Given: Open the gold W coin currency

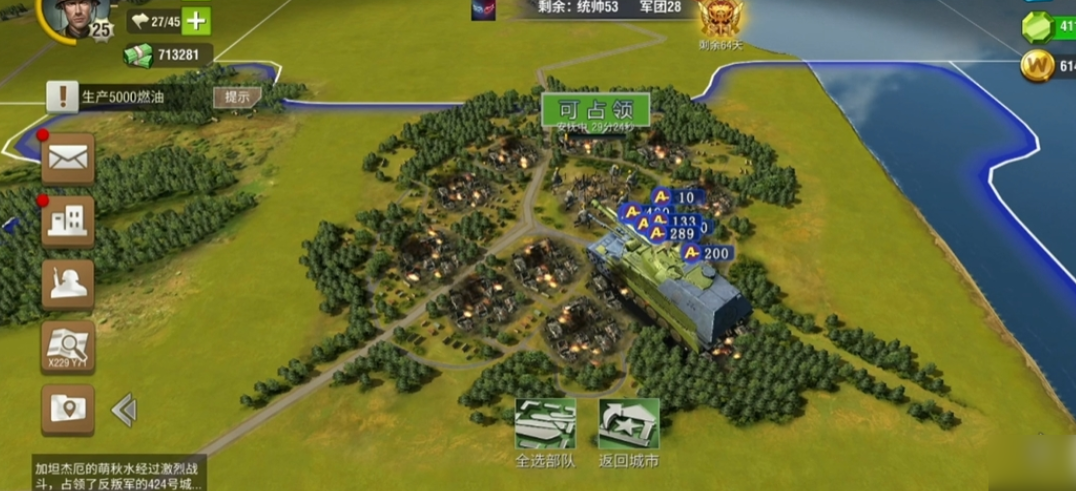Looking at the screenshot, I should 1040,67.
